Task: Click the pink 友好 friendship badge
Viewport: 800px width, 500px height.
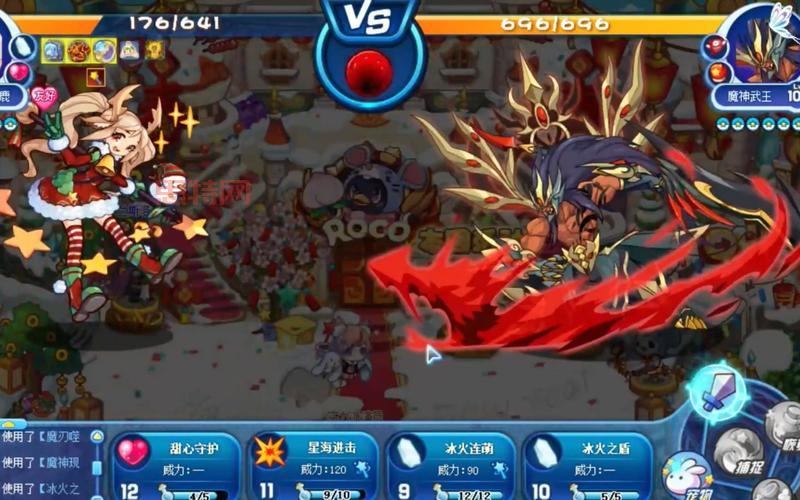Action: pyautogui.click(x=45, y=96)
